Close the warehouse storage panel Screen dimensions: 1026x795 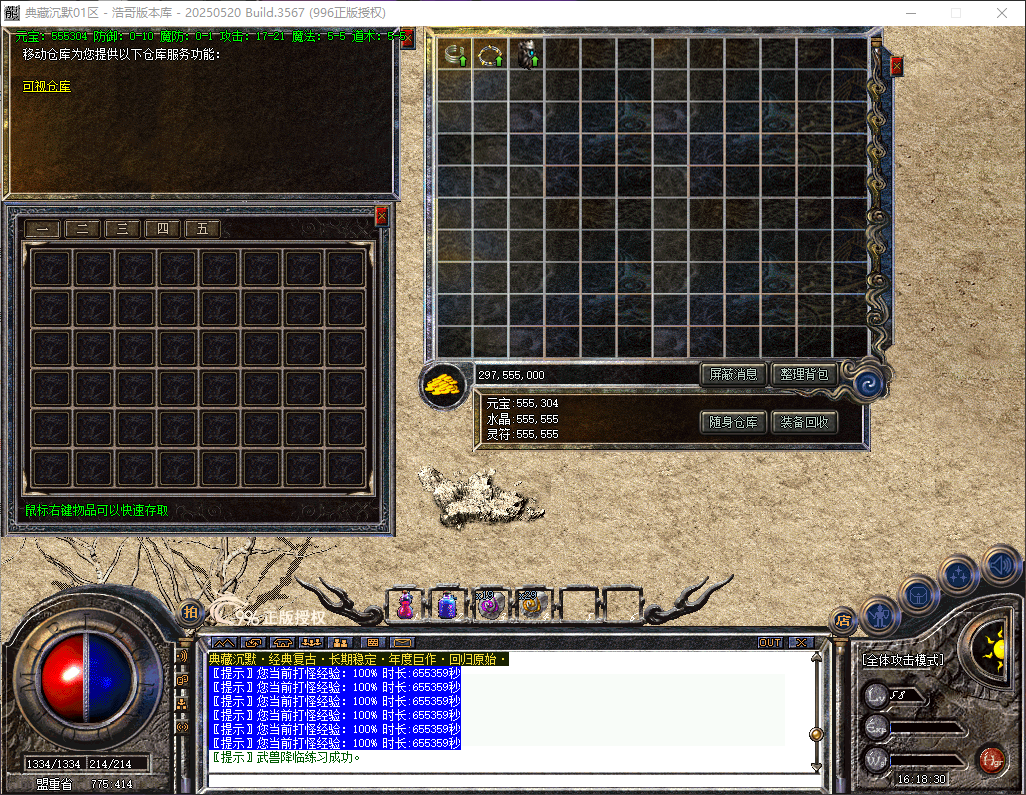pos(381,215)
